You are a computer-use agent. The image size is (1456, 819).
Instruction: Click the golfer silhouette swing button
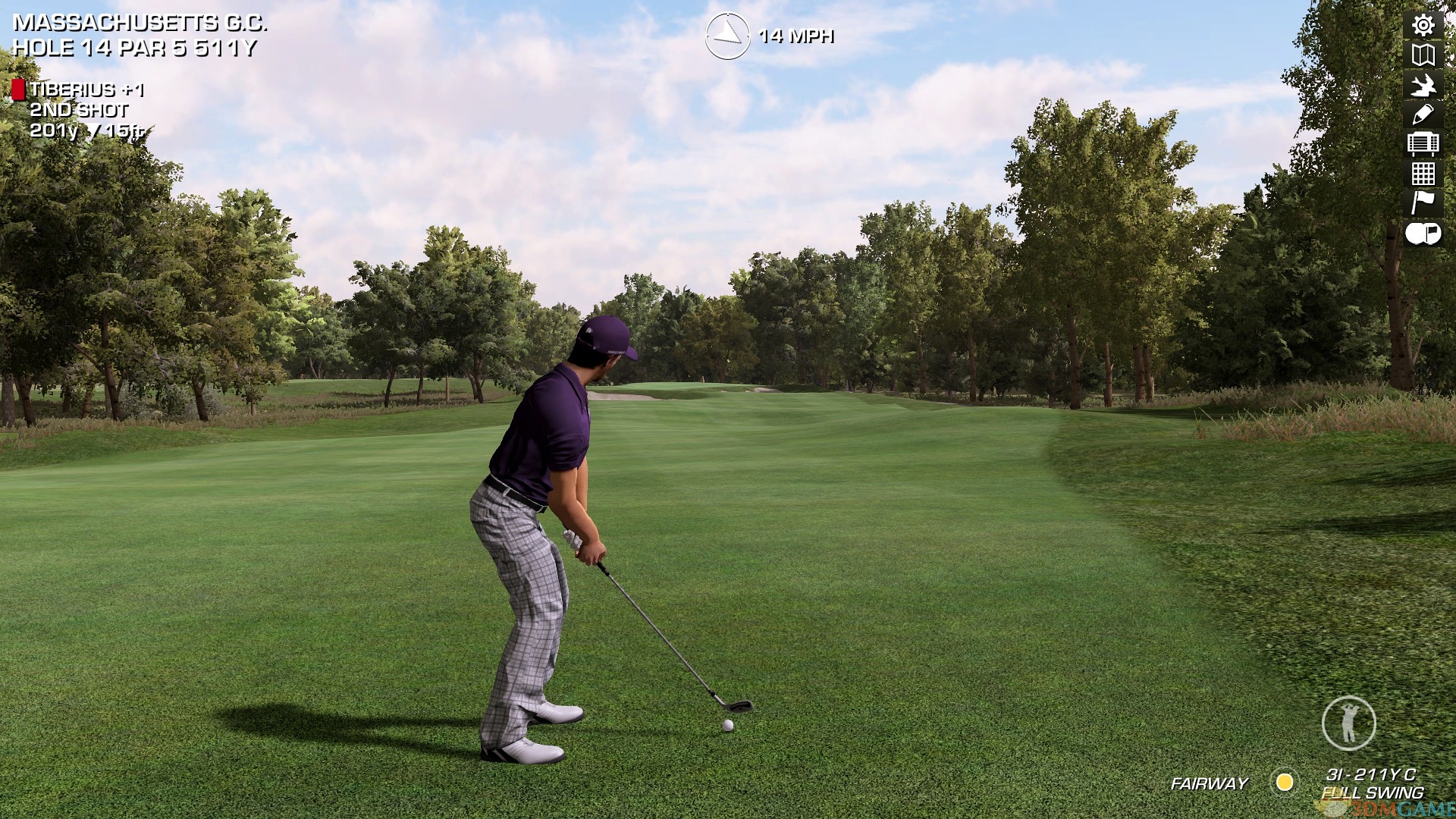coord(1348,723)
